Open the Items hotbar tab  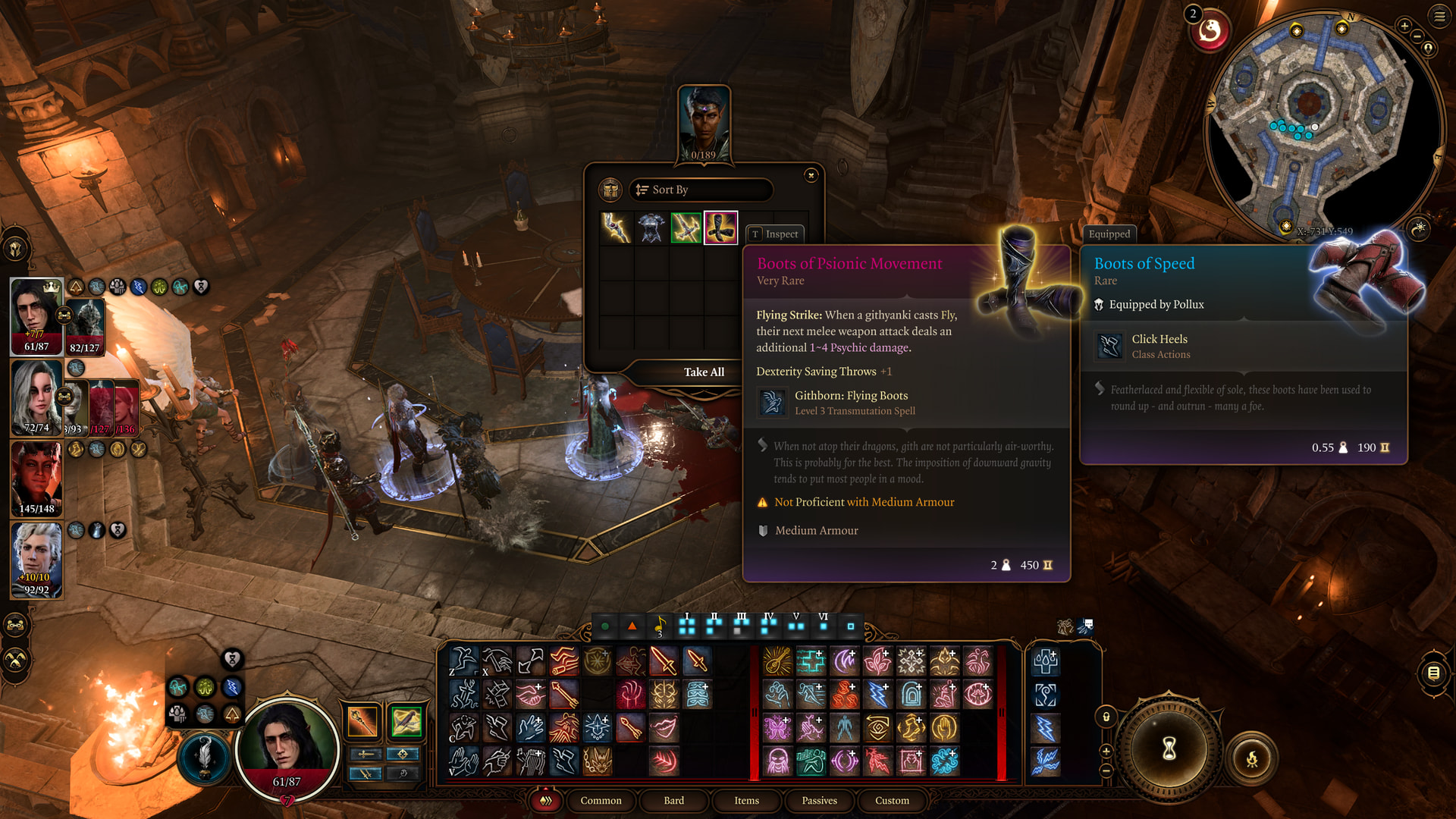pyautogui.click(x=746, y=801)
